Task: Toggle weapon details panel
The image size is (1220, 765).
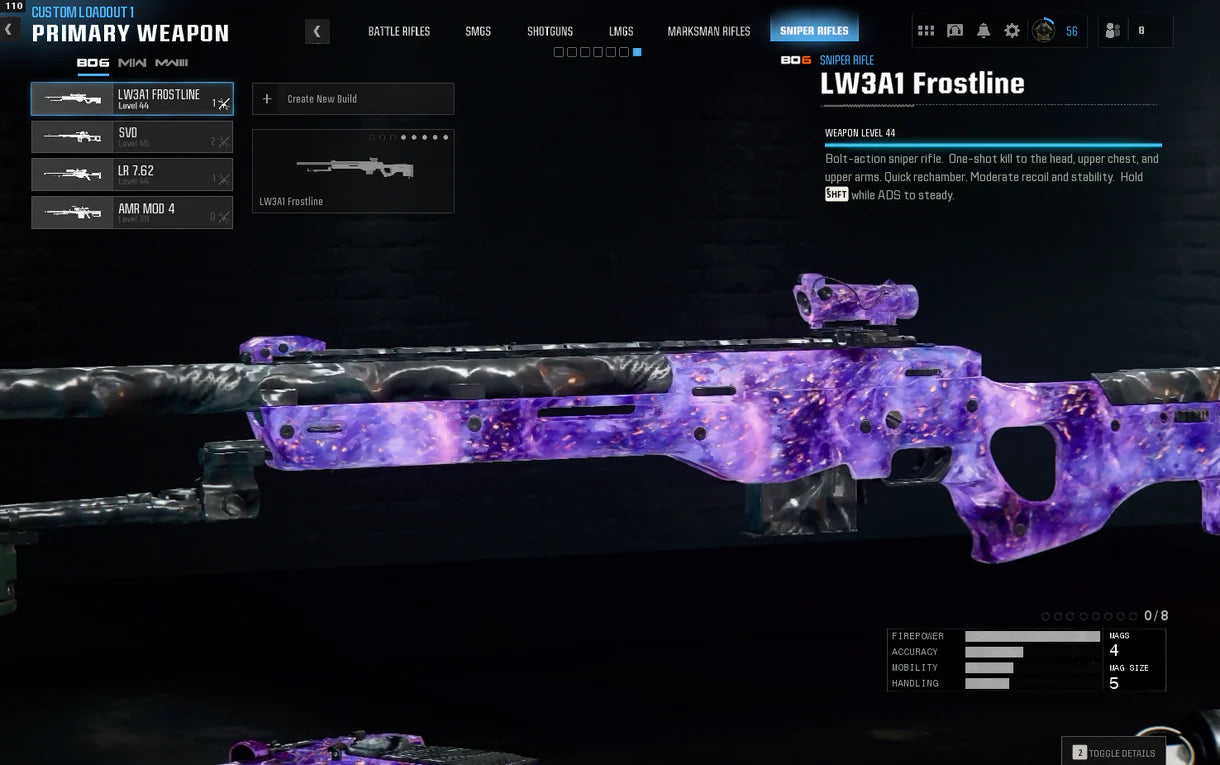Action: pos(1115,753)
